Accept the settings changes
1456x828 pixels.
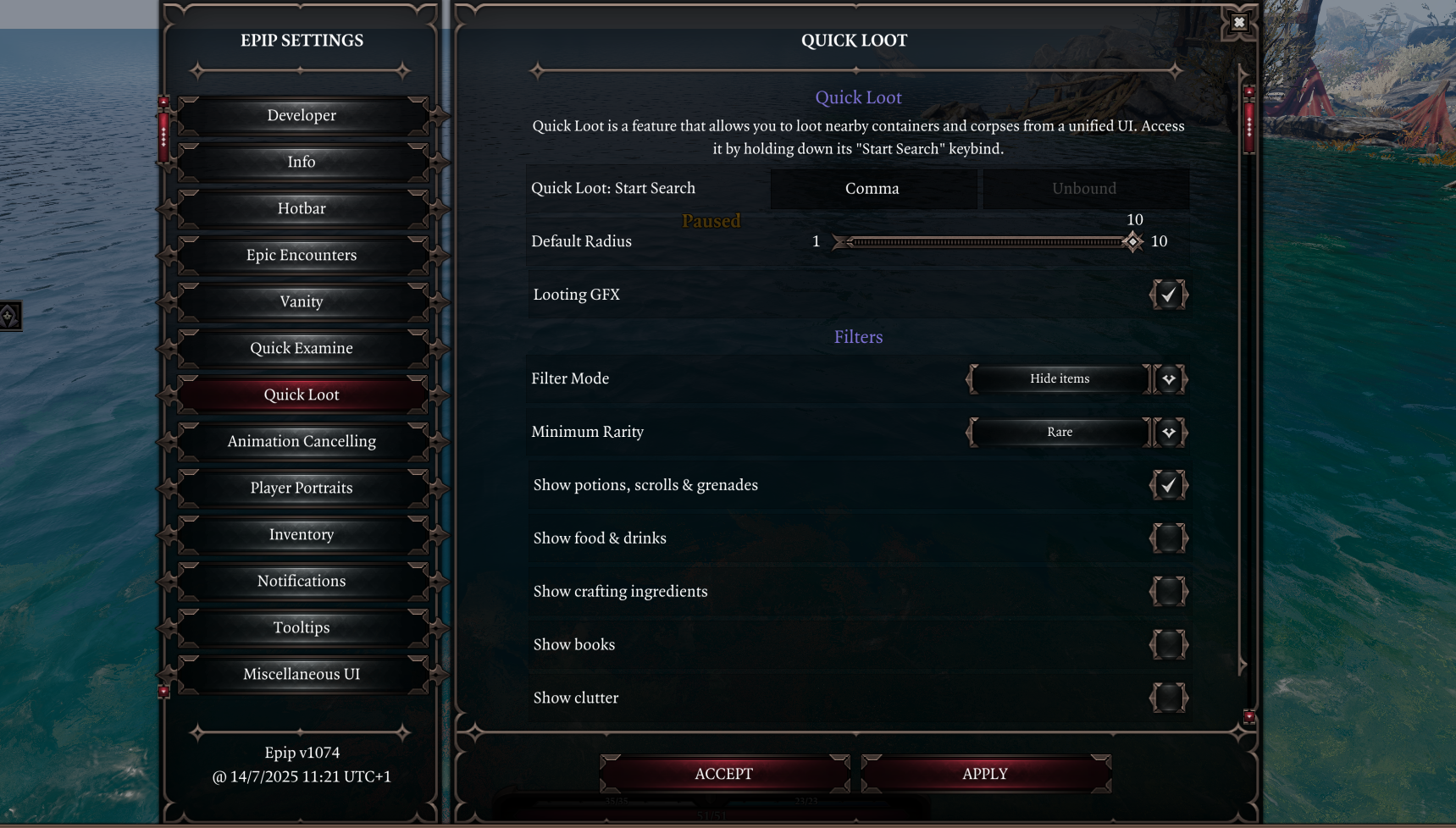(724, 774)
